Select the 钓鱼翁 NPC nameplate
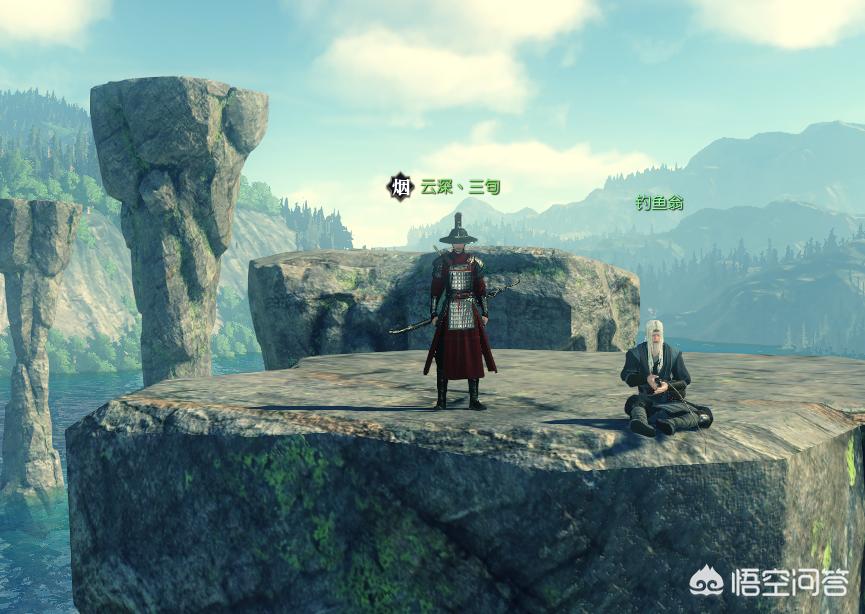The image size is (865, 614). (x=659, y=203)
